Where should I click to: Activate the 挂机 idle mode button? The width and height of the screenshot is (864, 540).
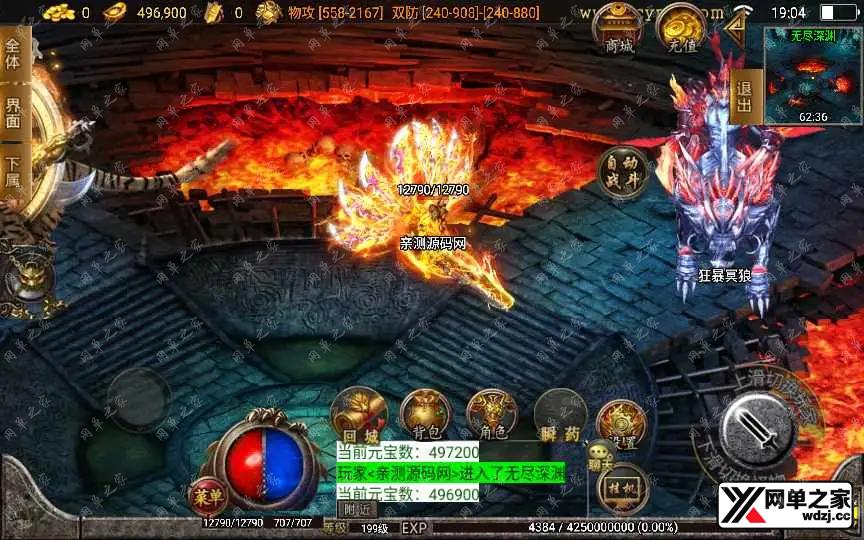pyautogui.click(x=623, y=487)
